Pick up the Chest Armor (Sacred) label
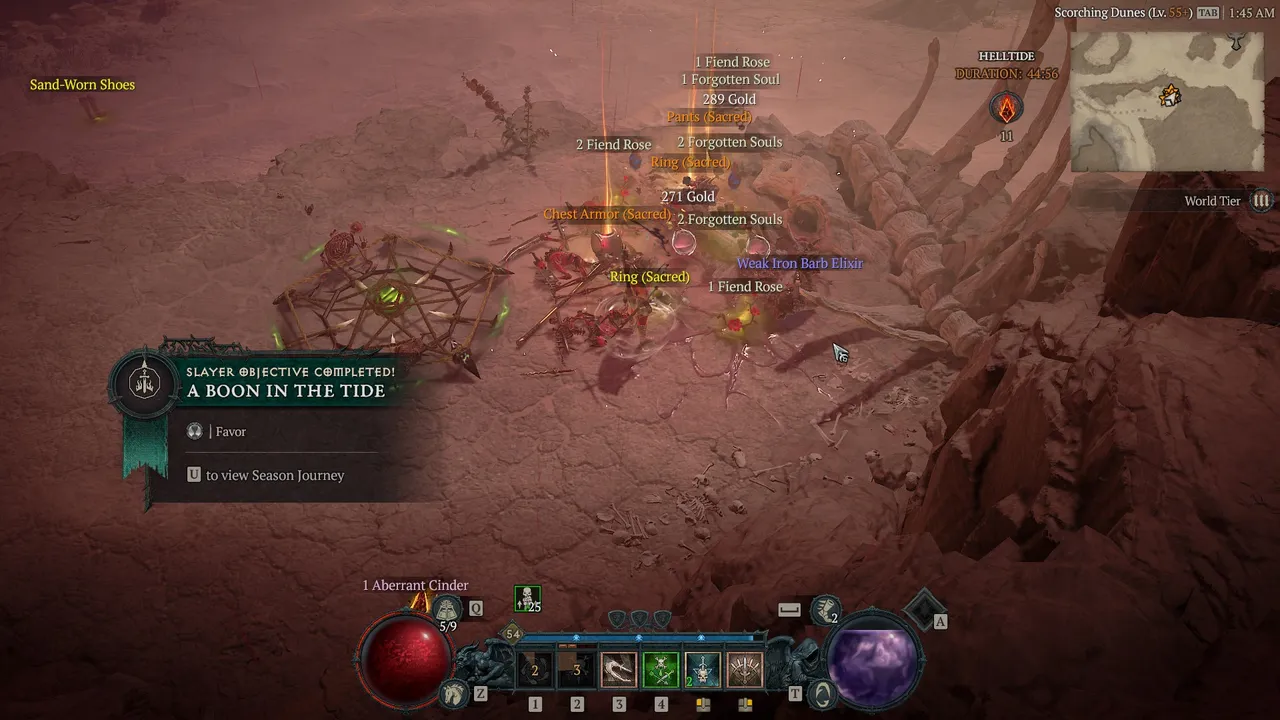The image size is (1280, 720). [607, 215]
